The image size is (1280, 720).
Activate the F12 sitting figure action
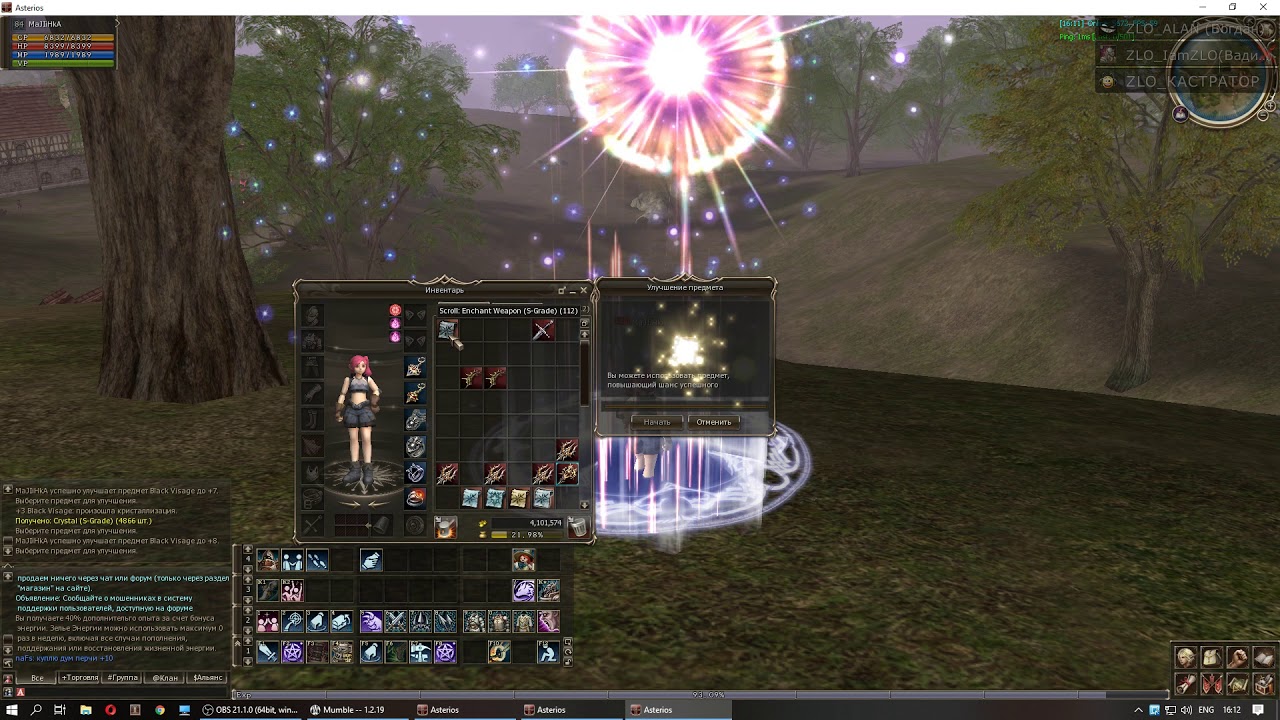[547, 652]
